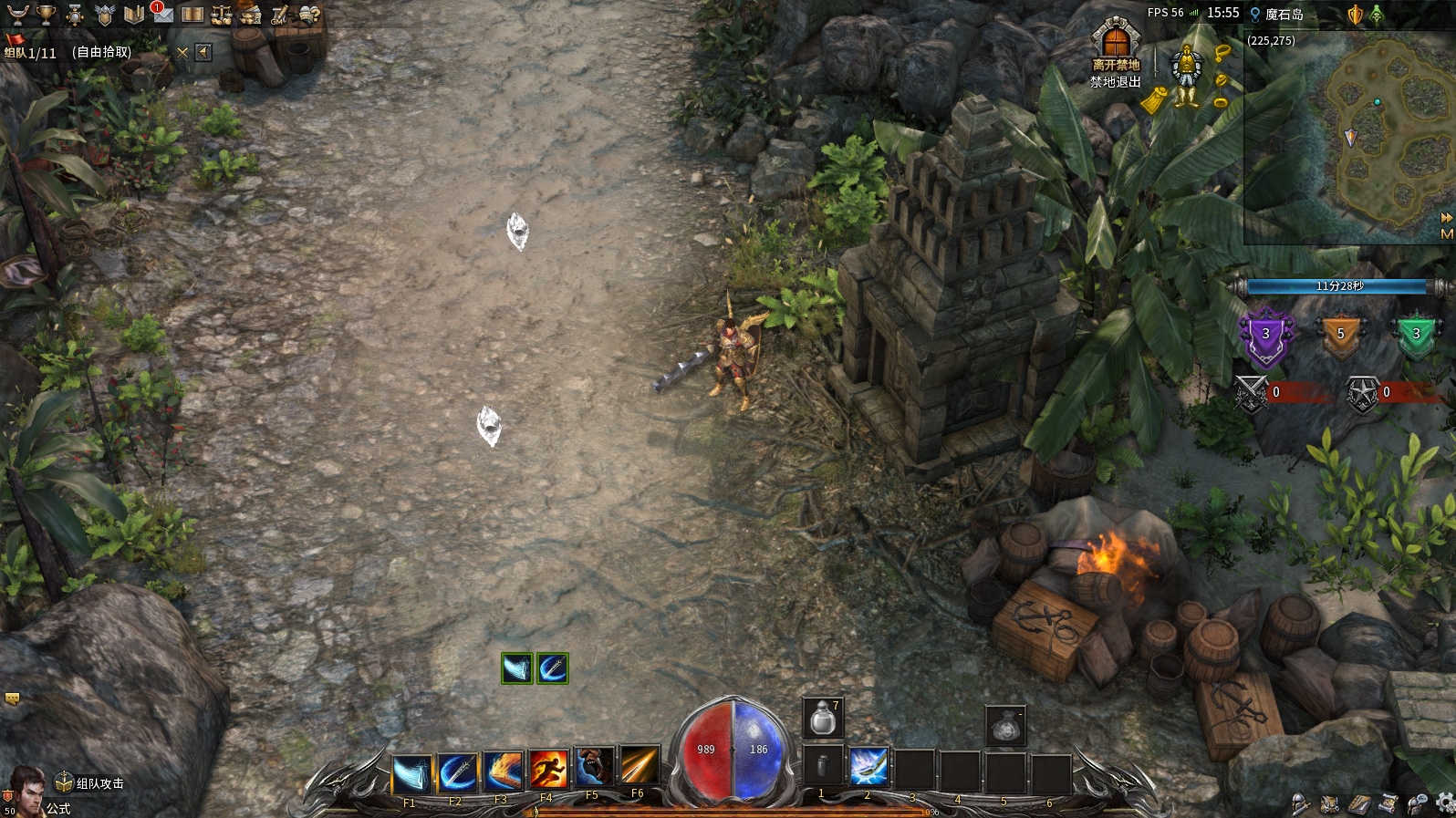Image resolution: width=1456 pixels, height=818 pixels.
Task: Click the island minimap
Action: coord(1348,137)
